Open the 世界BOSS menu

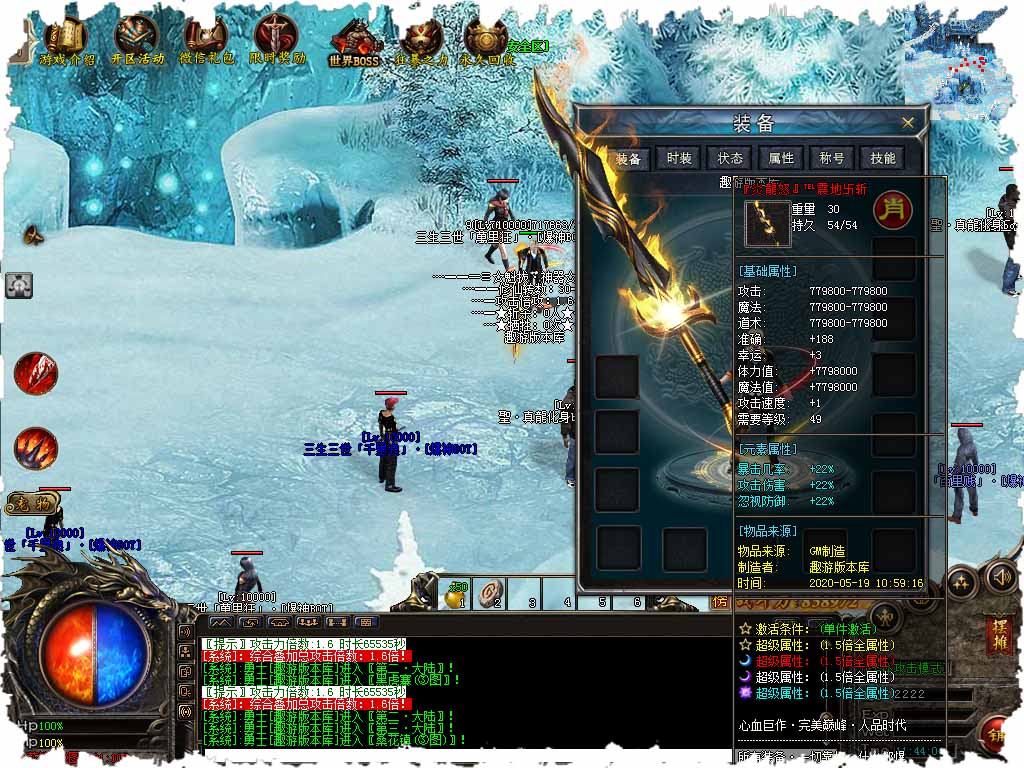coord(355,42)
